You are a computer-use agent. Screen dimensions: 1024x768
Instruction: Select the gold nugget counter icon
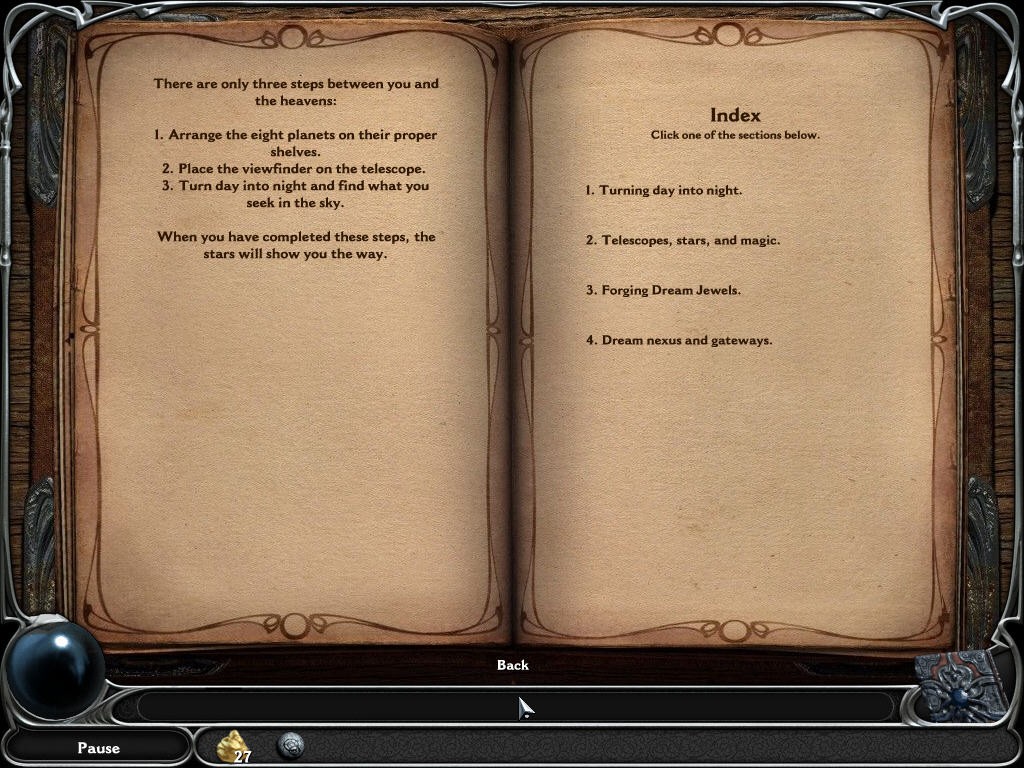[233, 746]
